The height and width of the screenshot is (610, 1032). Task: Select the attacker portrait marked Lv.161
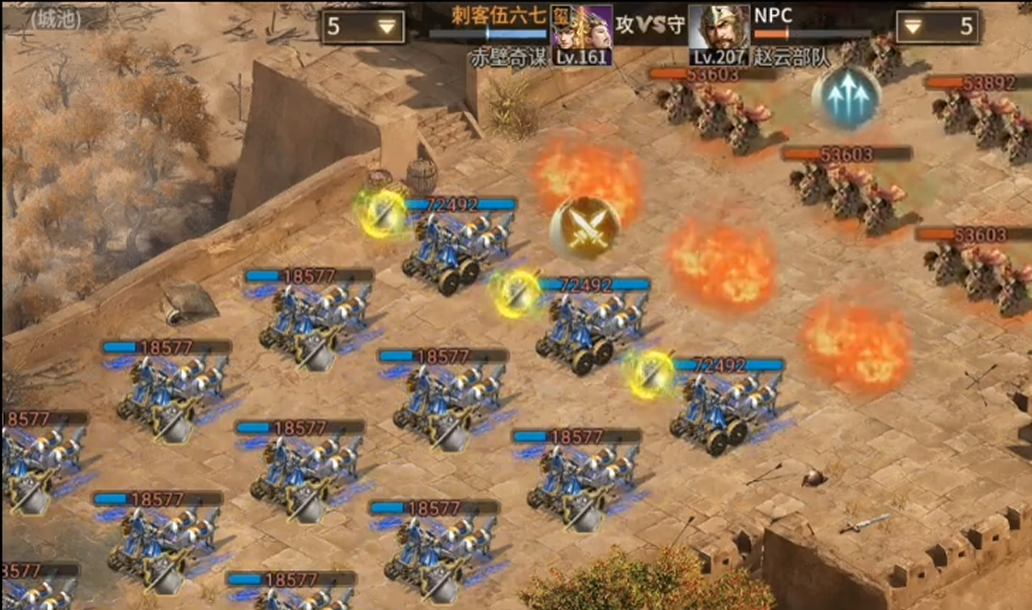[x=581, y=33]
